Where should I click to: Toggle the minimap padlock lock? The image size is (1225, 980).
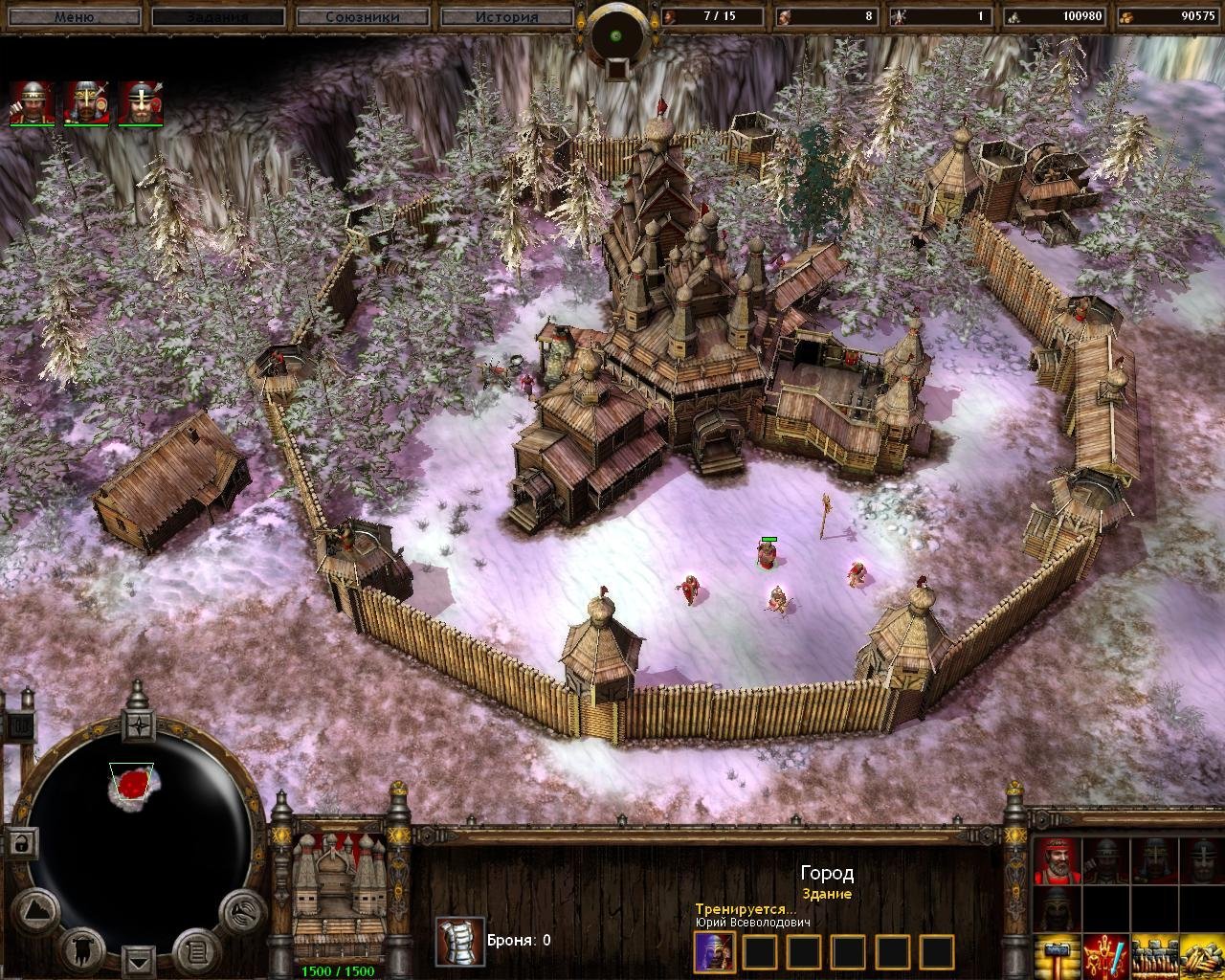pos(20,844)
